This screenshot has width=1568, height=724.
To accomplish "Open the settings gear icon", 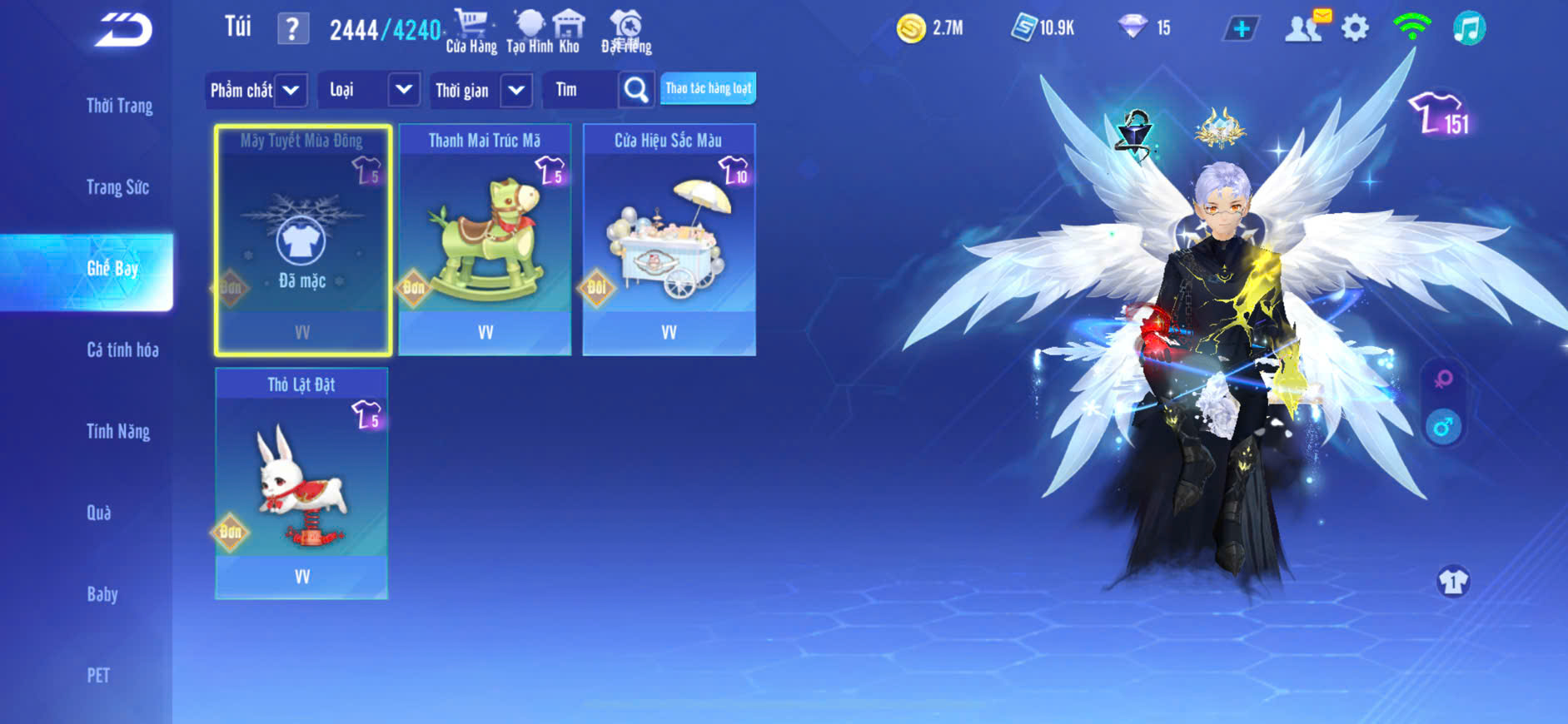I will pyautogui.click(x=1355, y=29).
